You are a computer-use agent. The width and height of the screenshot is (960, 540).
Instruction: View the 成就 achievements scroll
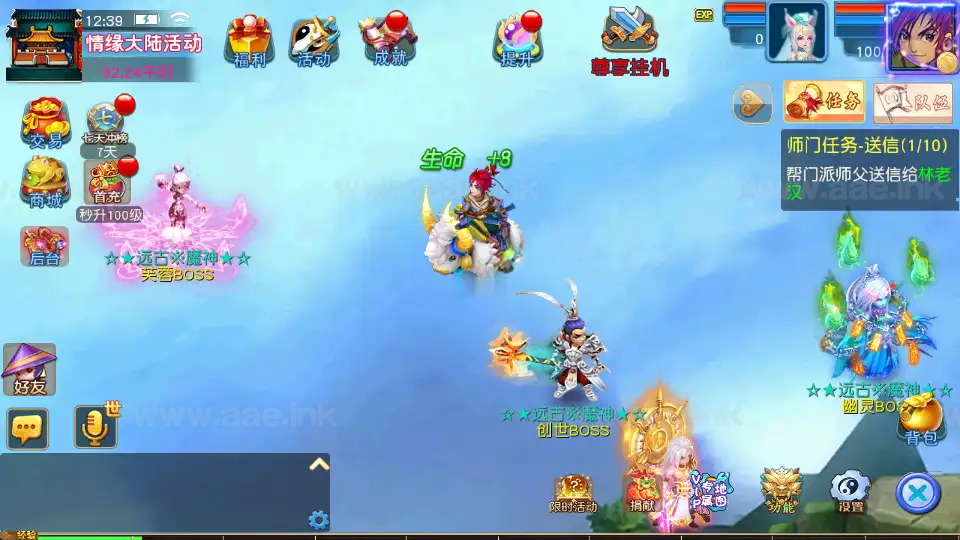(388, 41)
